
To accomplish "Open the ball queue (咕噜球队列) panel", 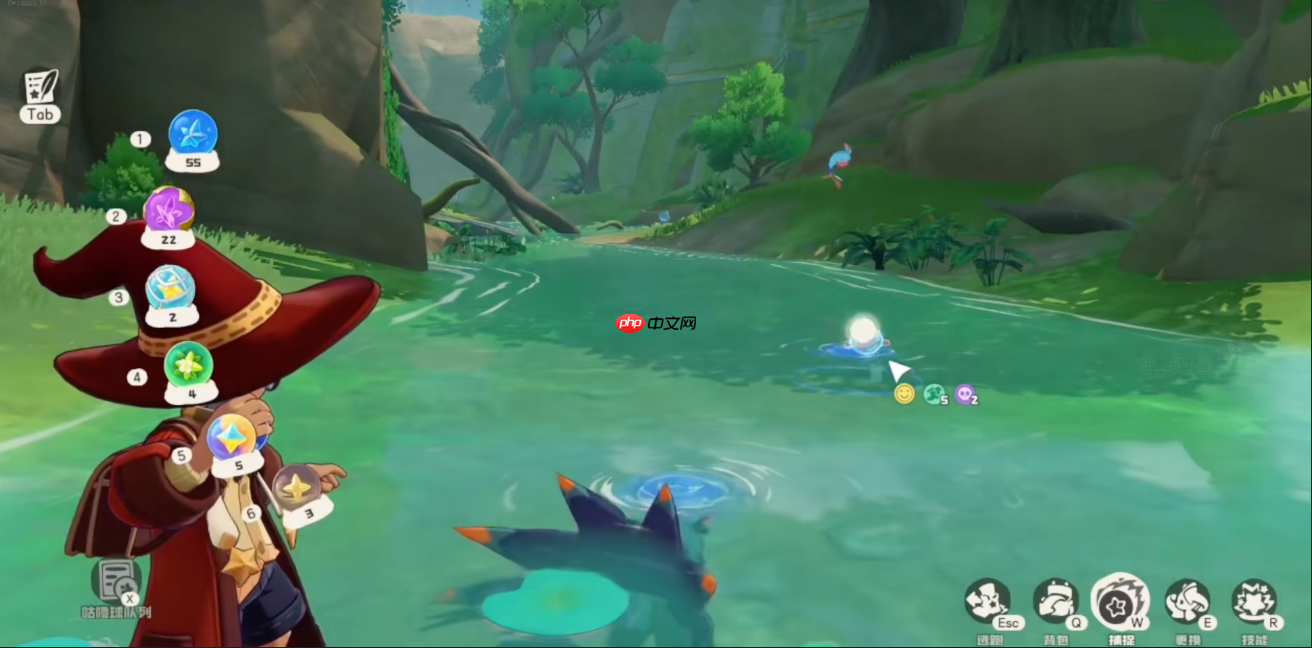I will (x=116, y=582).
